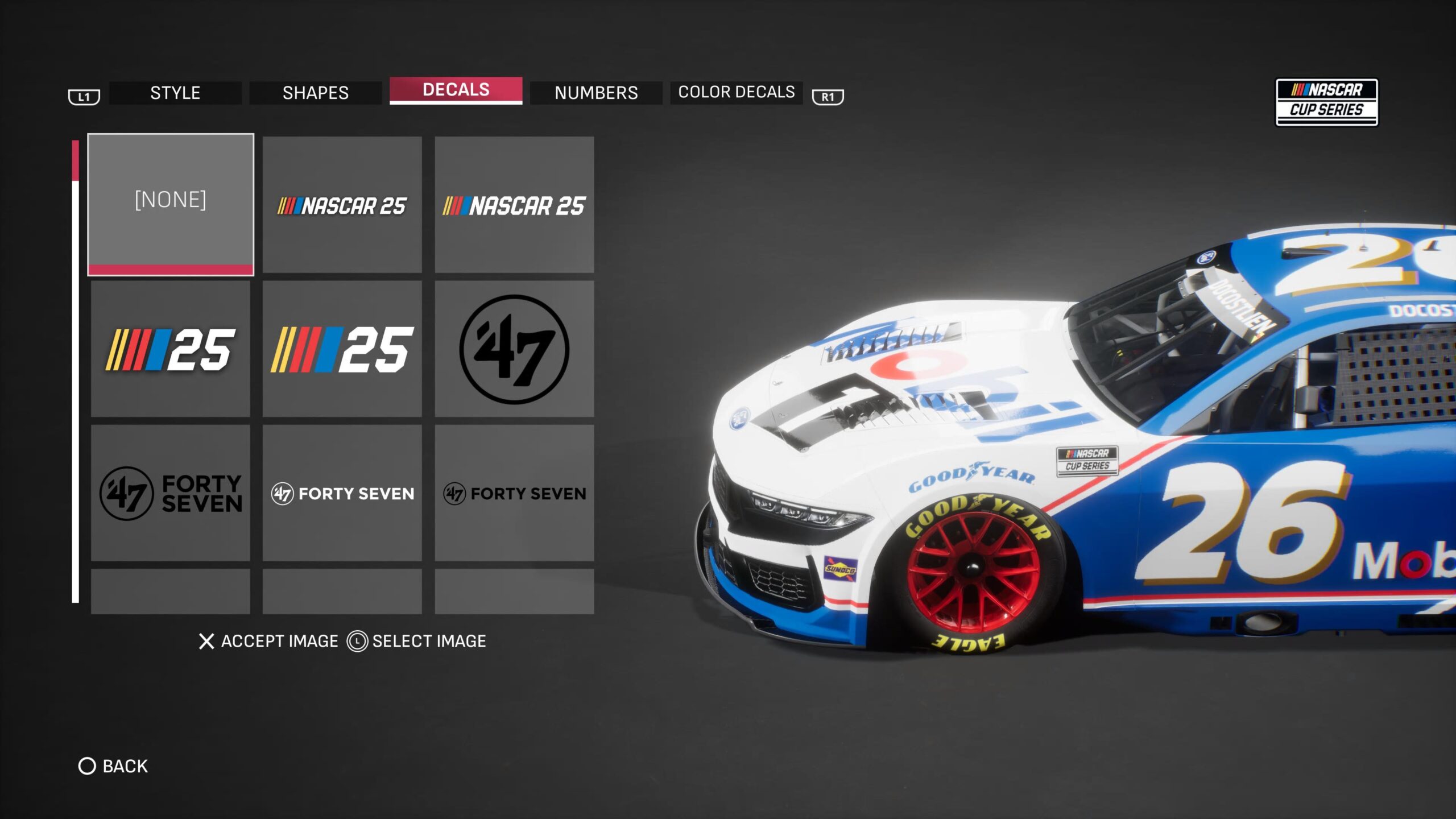Choose the white Forty Seven one-line decal
This screenshot has height=819, width=1456.
[x=342, y=493]
